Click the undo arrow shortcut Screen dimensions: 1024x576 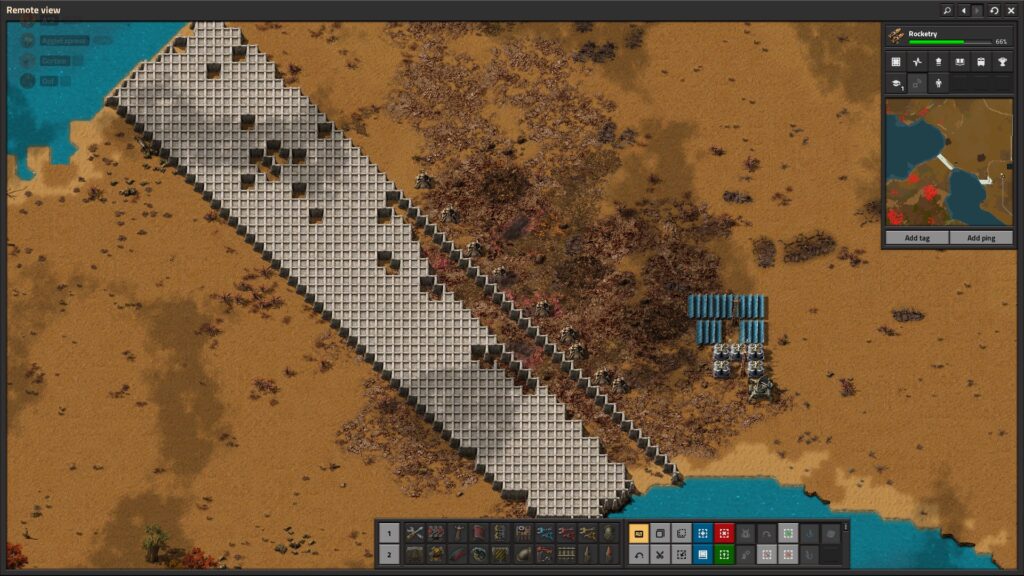pos(639,554)
